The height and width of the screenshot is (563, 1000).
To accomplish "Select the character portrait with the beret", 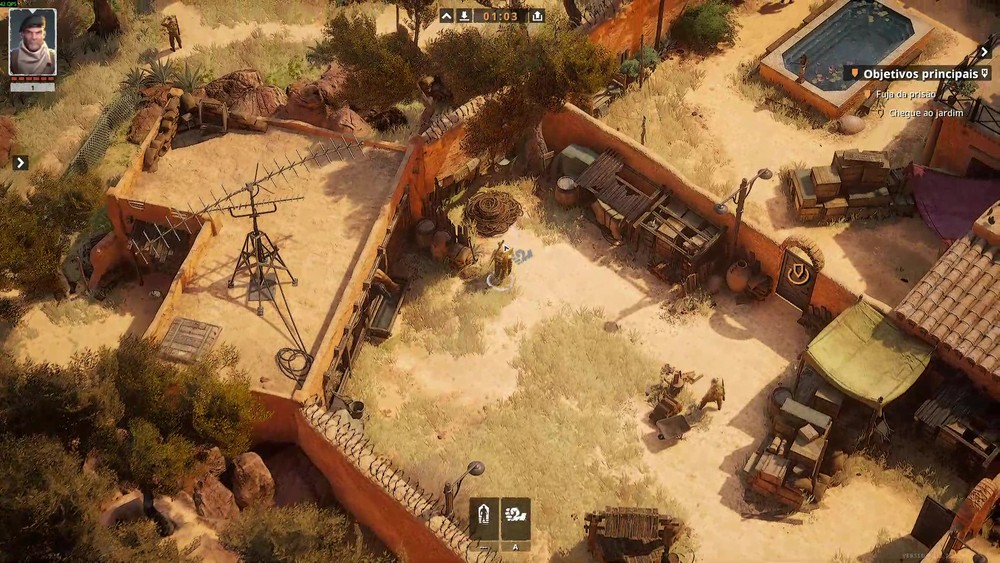I will 33,43.
